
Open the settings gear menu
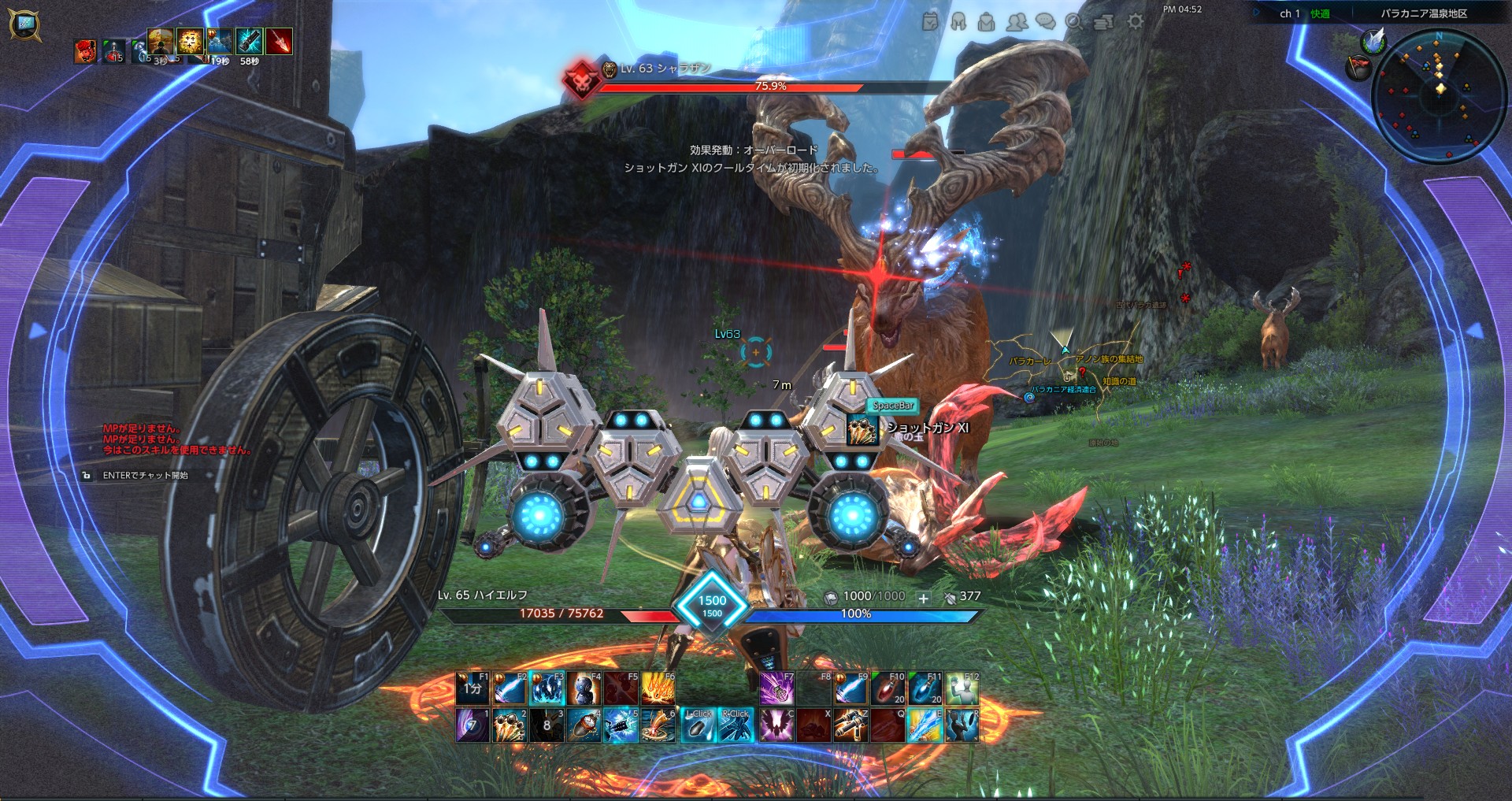pos(1135,22)
